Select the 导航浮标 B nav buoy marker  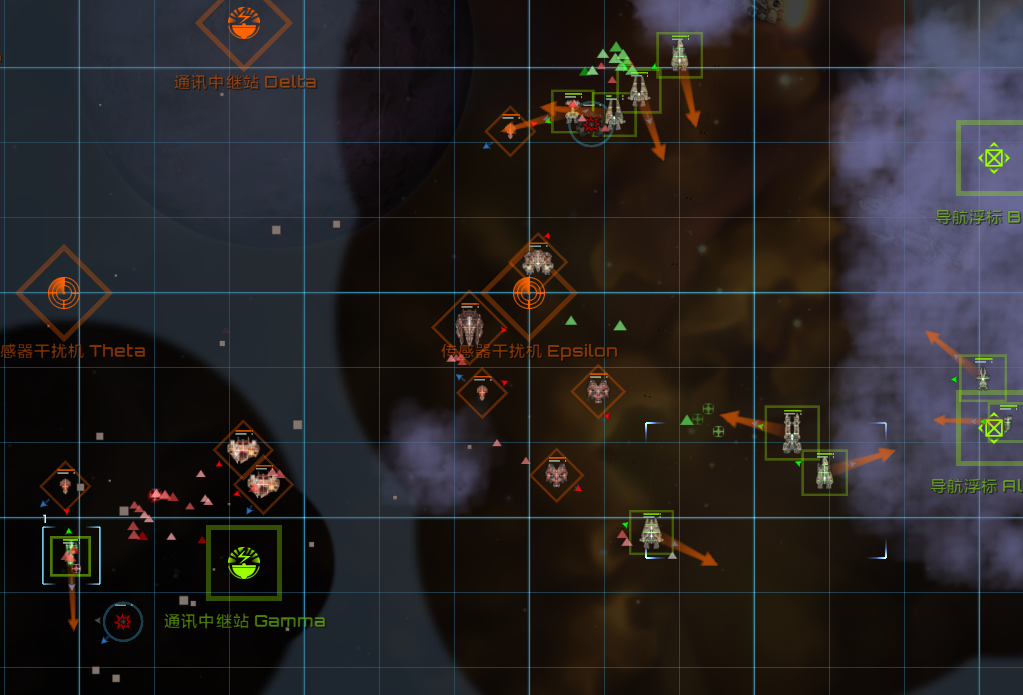click(992, 158)
